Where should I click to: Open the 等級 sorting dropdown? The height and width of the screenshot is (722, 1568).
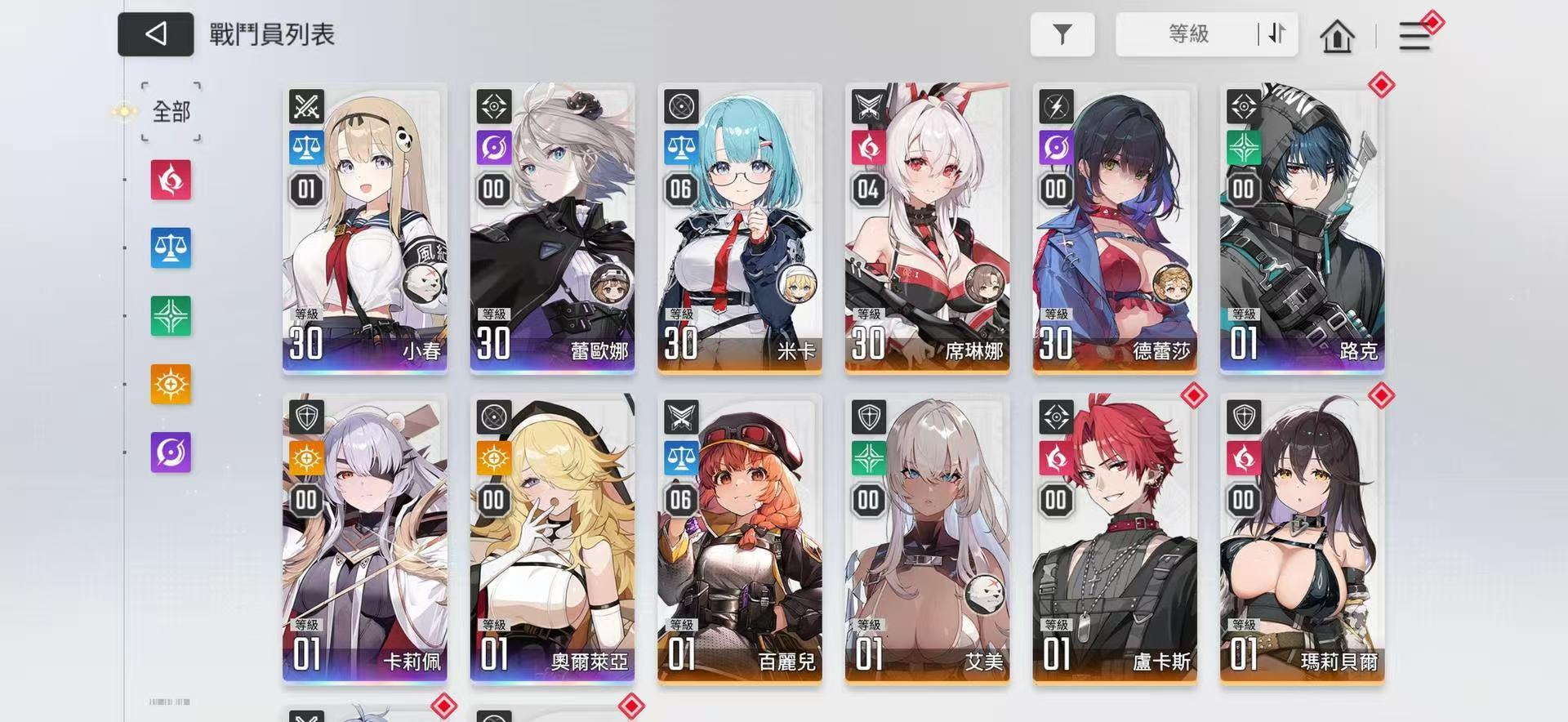(1188, 35)
